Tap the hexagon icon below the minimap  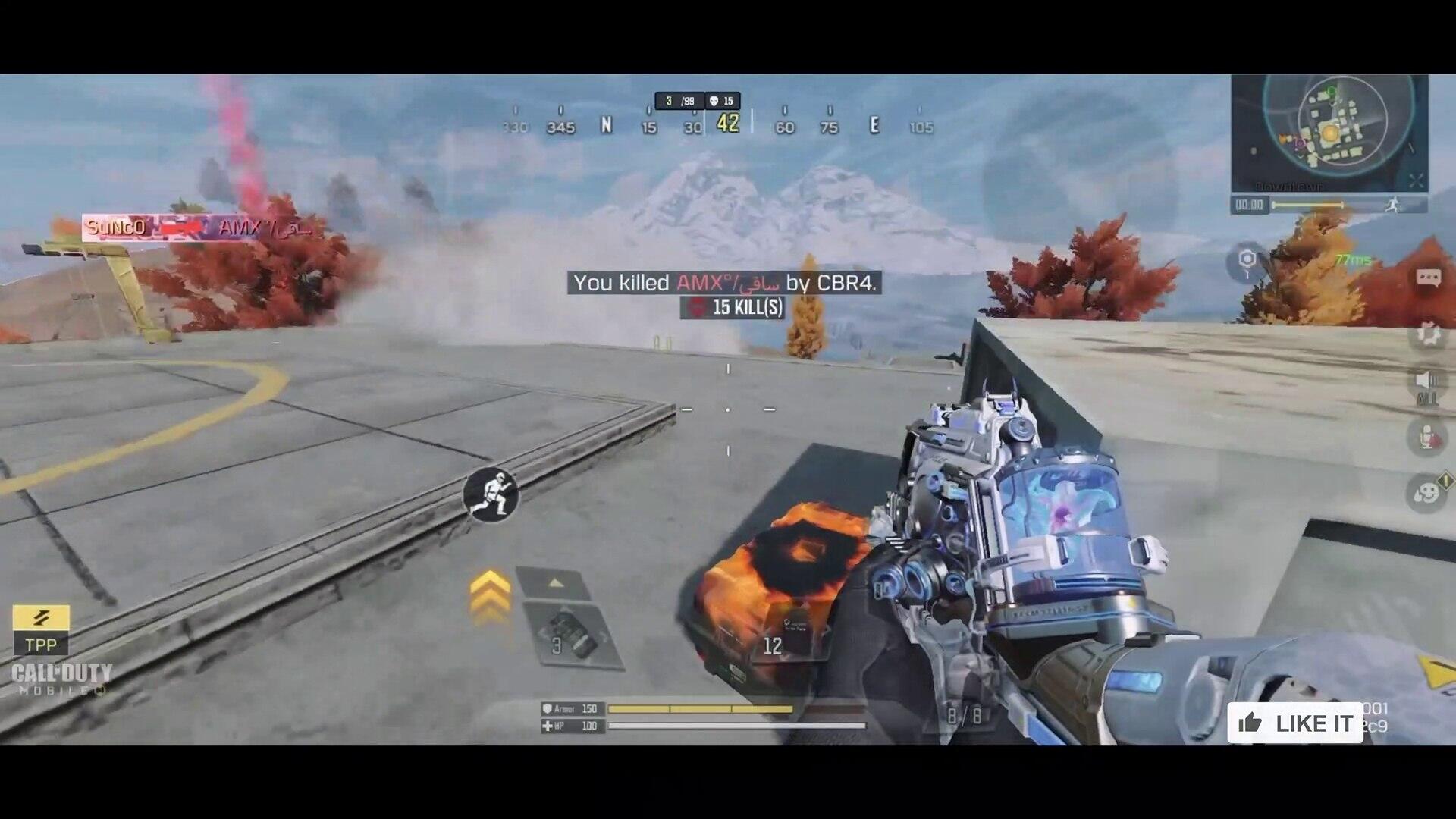1247,261
